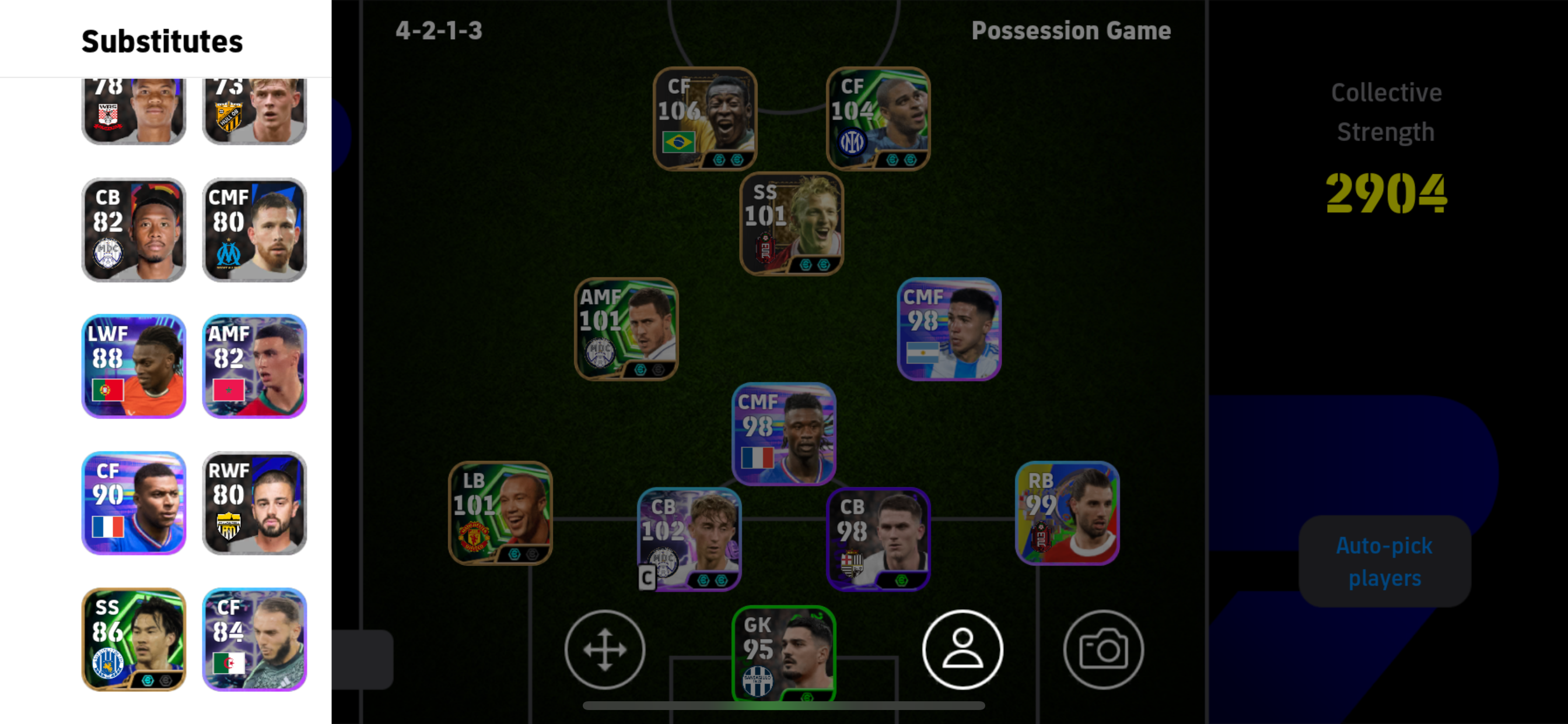Screen dimensions: 1568x724
Task: Click the four-way move icon
Action: coord(604,649)
